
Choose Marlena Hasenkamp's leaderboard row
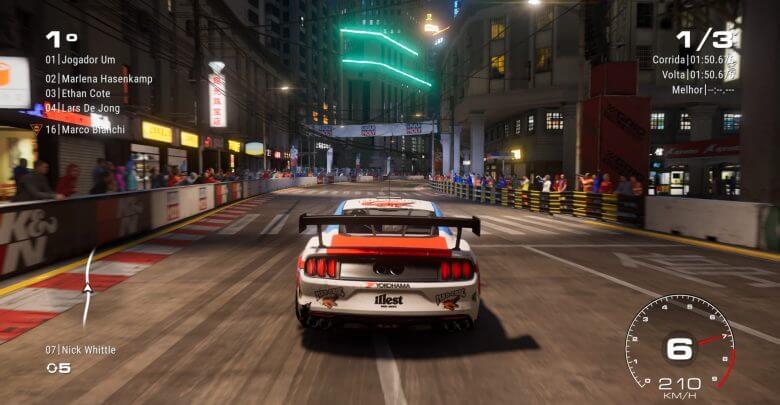98,78
